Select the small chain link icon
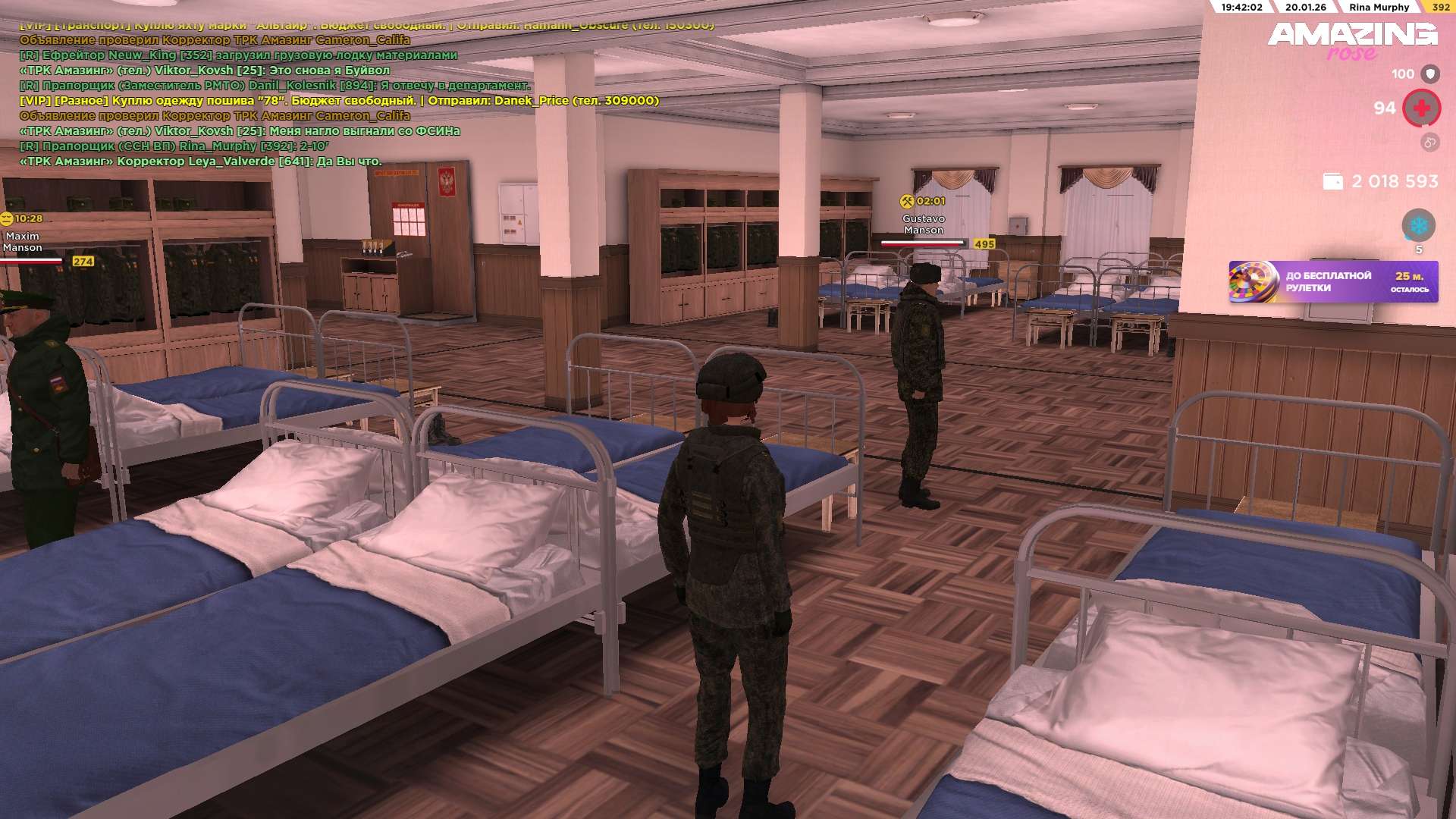 tap(1429, 142)
